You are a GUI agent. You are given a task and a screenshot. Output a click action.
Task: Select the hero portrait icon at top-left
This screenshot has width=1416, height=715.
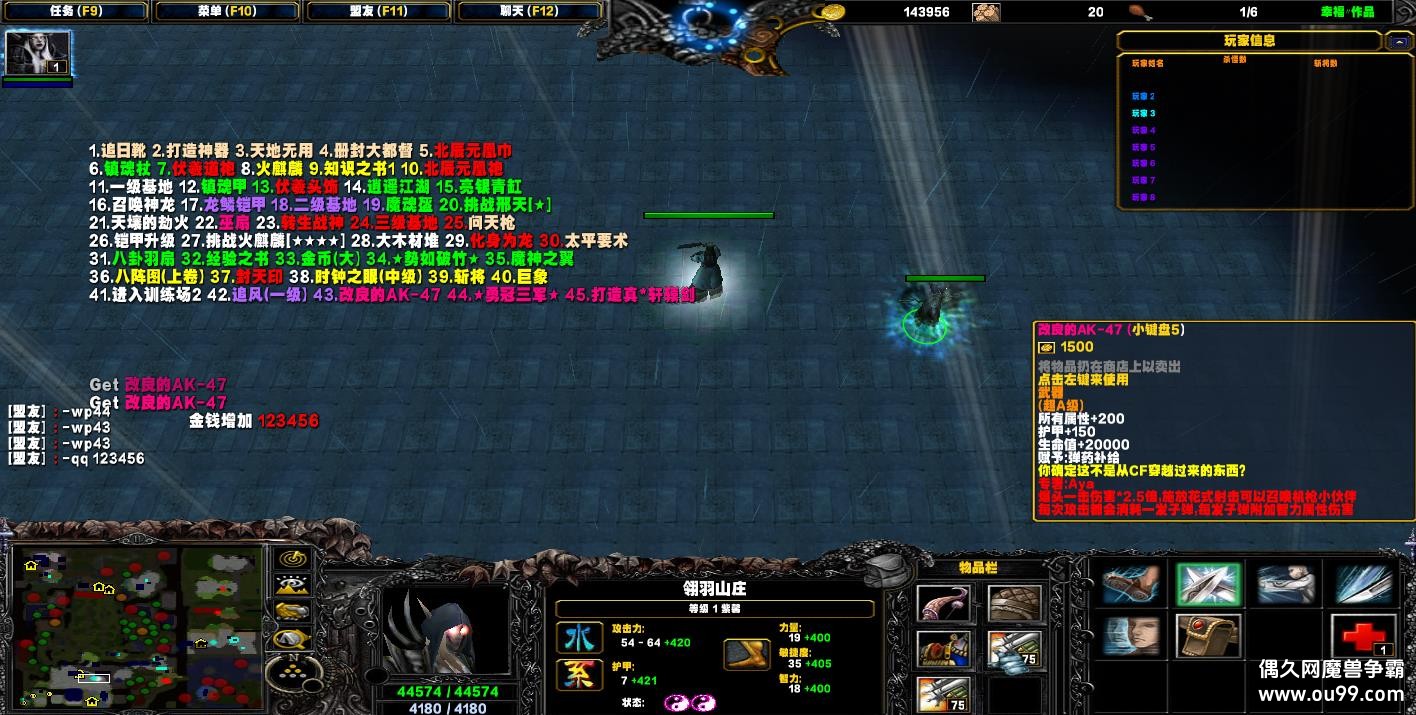pyautogui.click(x=38, y=53)
